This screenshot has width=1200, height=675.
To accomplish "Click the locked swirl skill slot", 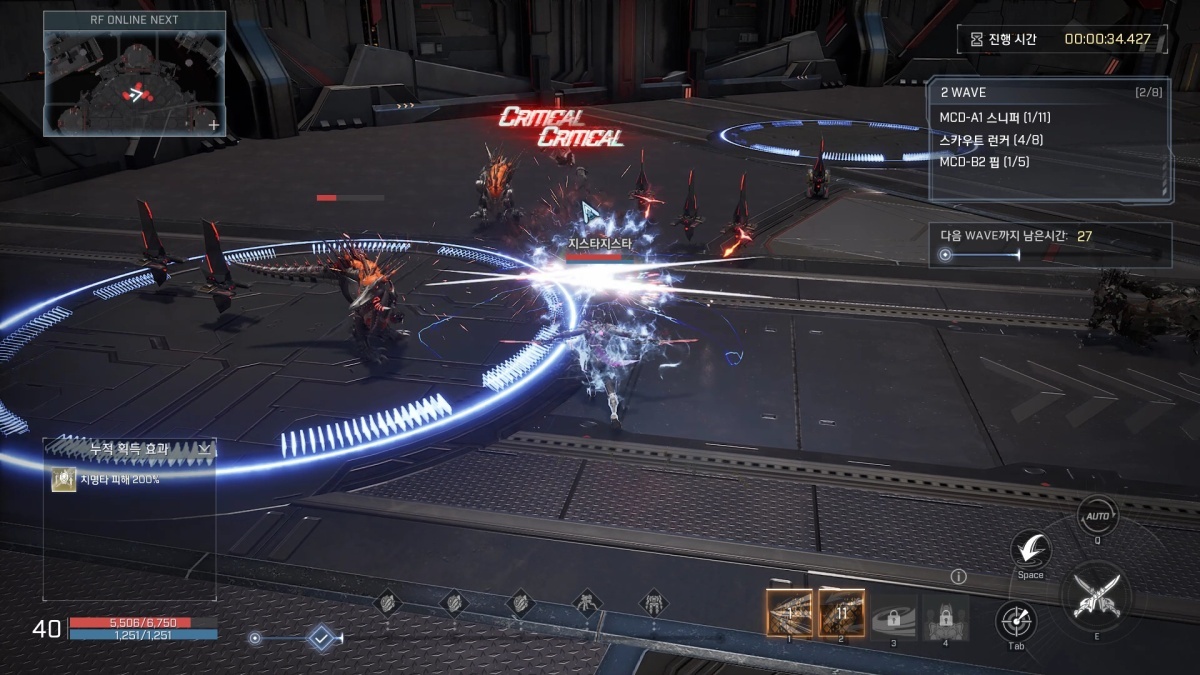I will pos(893,612).
